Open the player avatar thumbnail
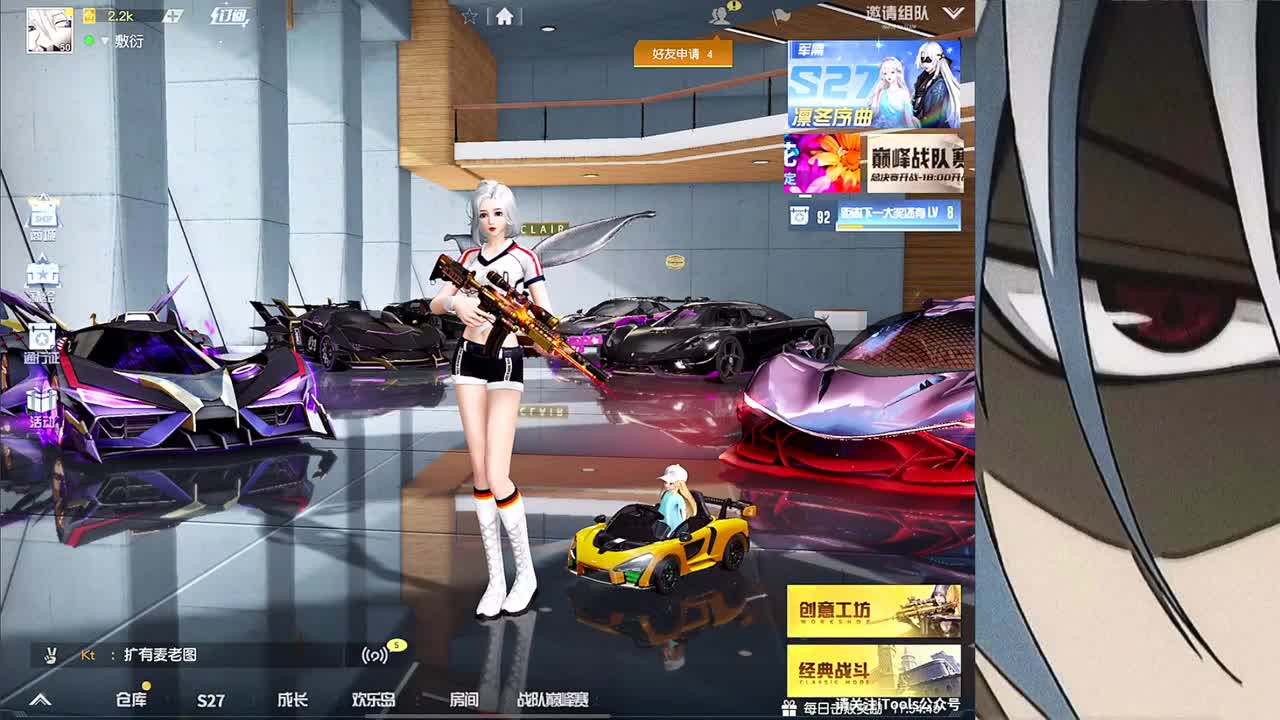1280x720 pixels. (48, 30)
